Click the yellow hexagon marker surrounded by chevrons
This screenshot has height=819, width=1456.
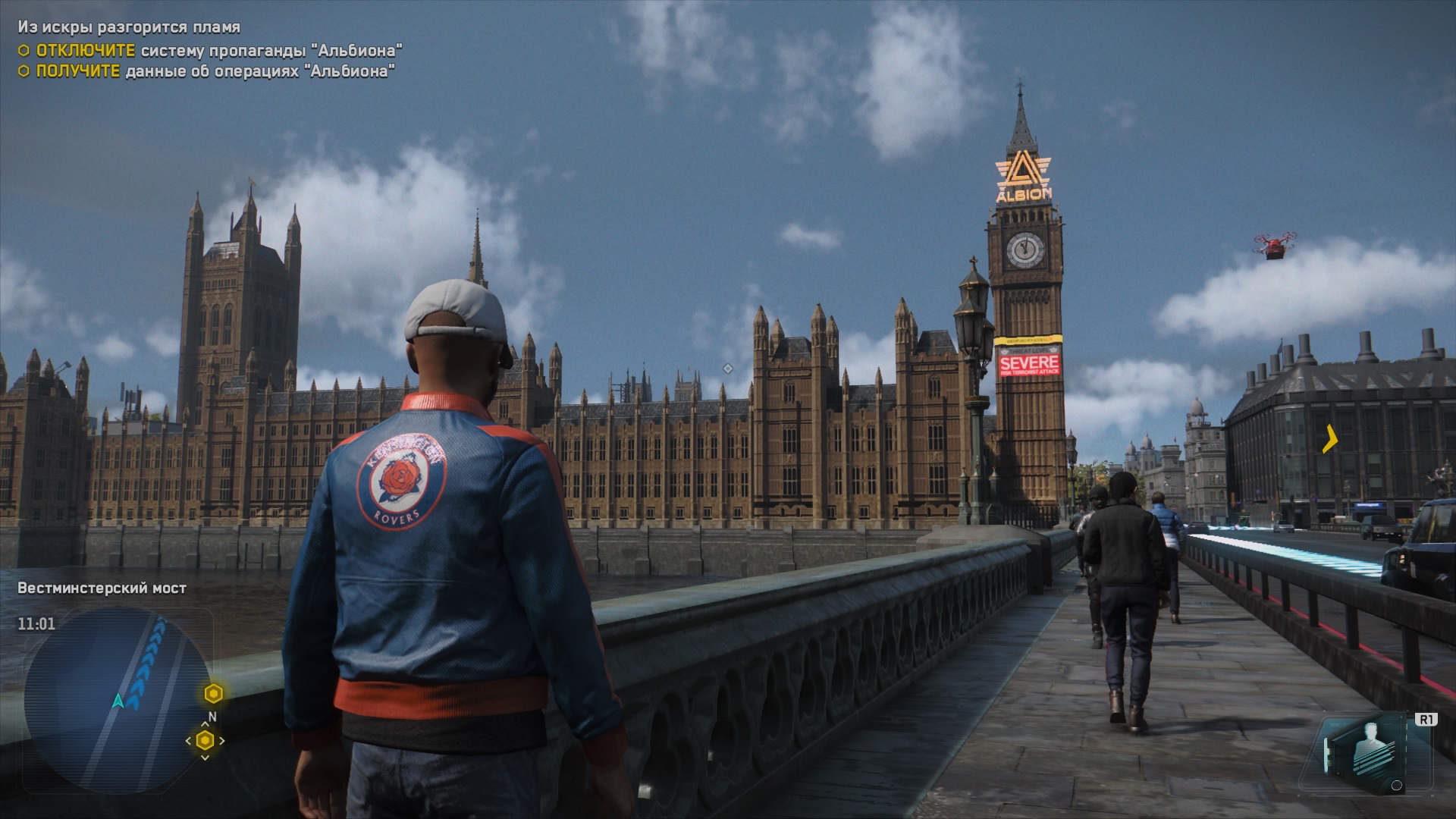point(205,741)
